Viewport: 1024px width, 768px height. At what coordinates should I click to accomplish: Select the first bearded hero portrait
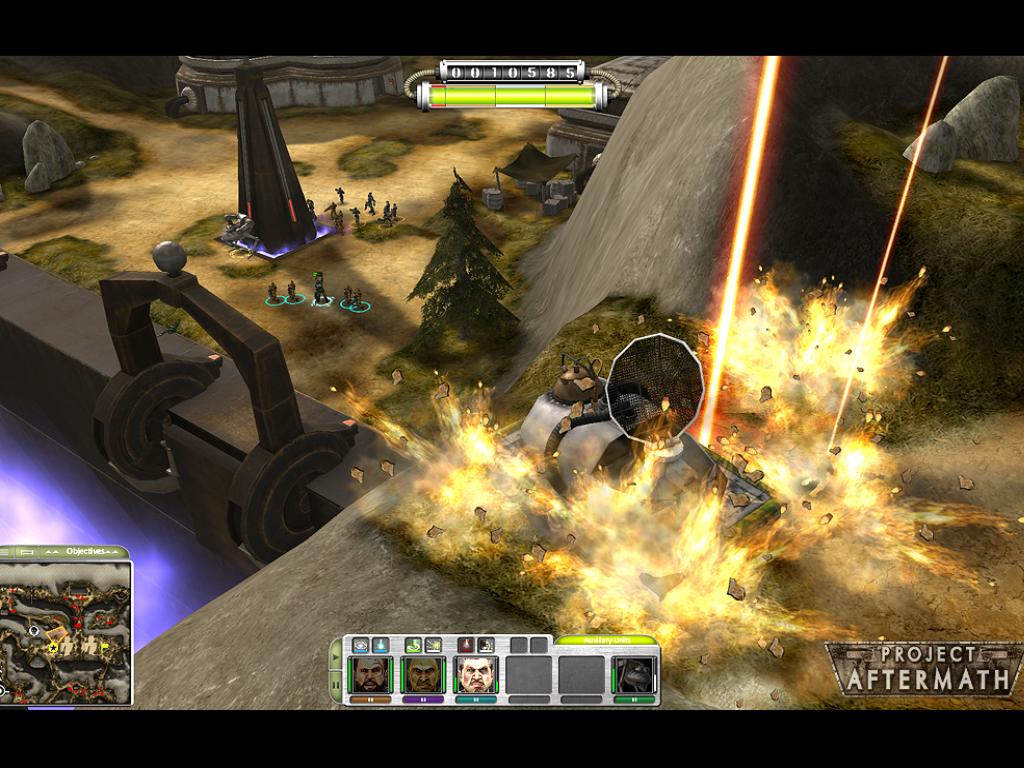point(371,675)
